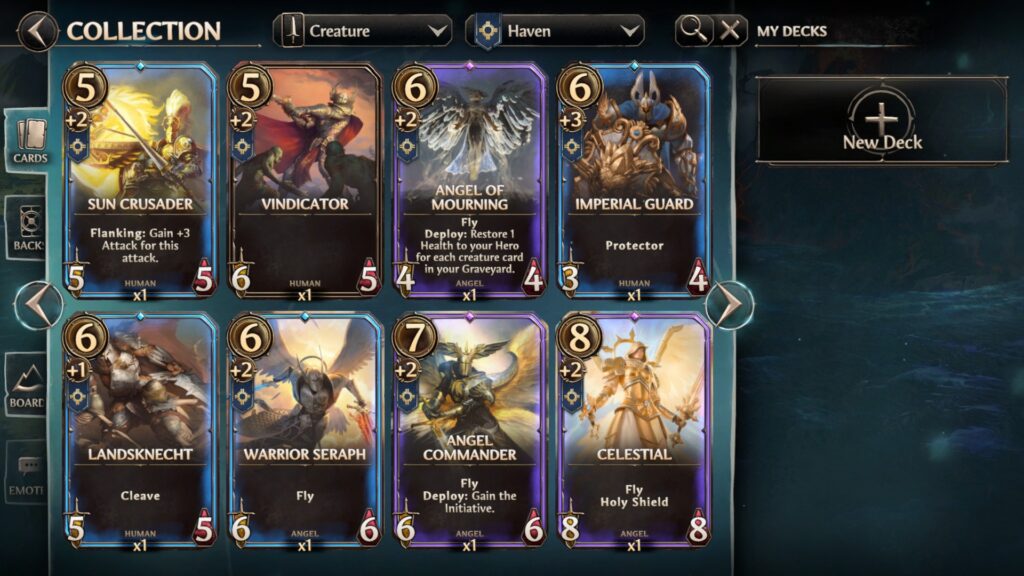Click the magnifying glass search button

[x=693, y=30]
